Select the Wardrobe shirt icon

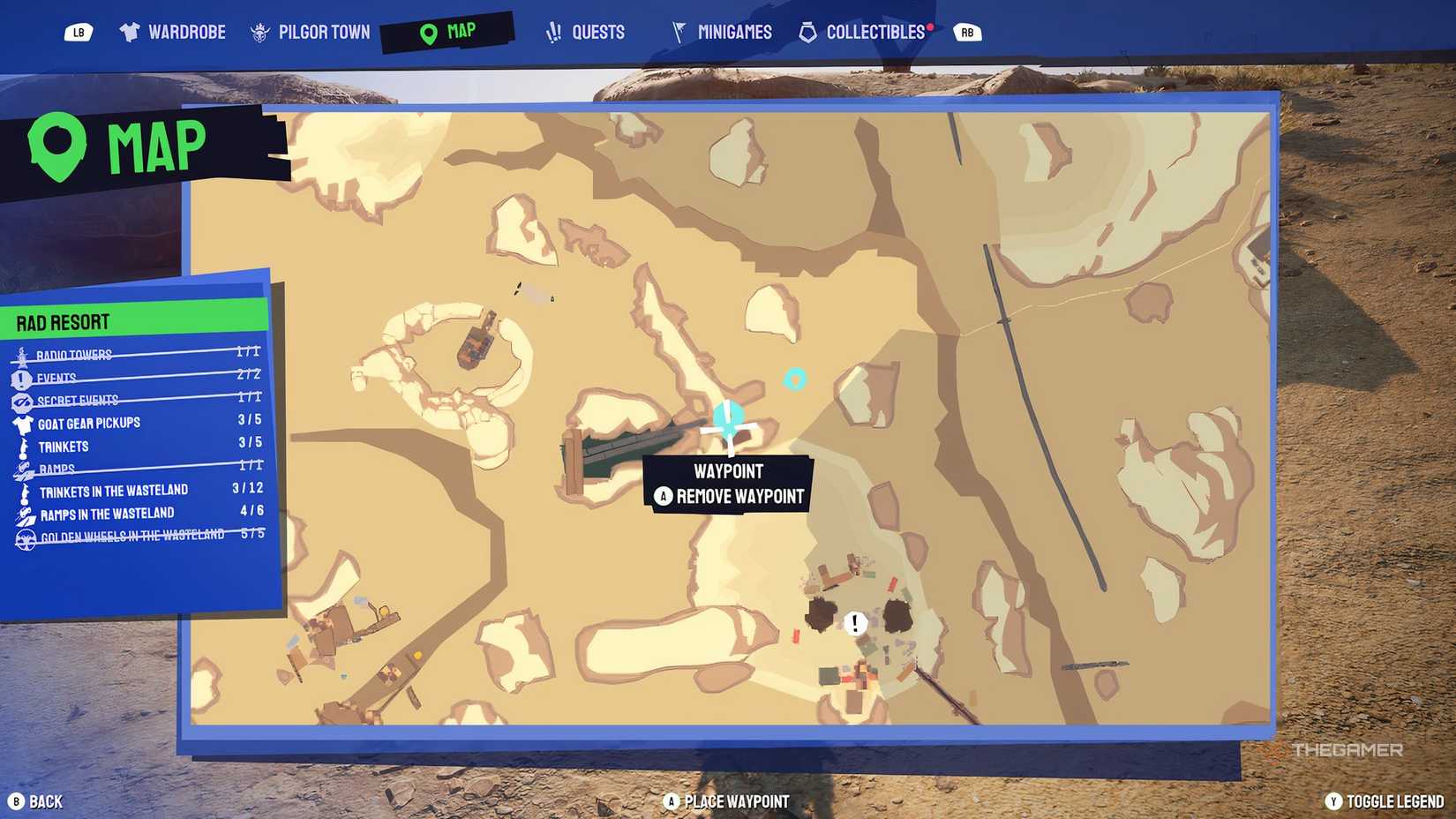click(131, 31)
